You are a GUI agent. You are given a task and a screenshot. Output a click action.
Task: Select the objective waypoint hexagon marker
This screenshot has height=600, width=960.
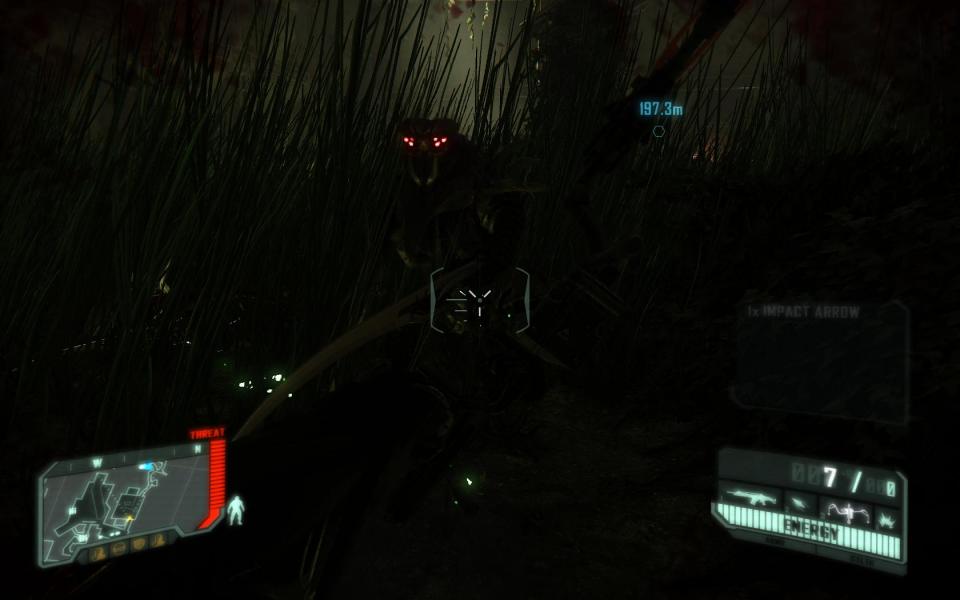(x=658, y=131)
